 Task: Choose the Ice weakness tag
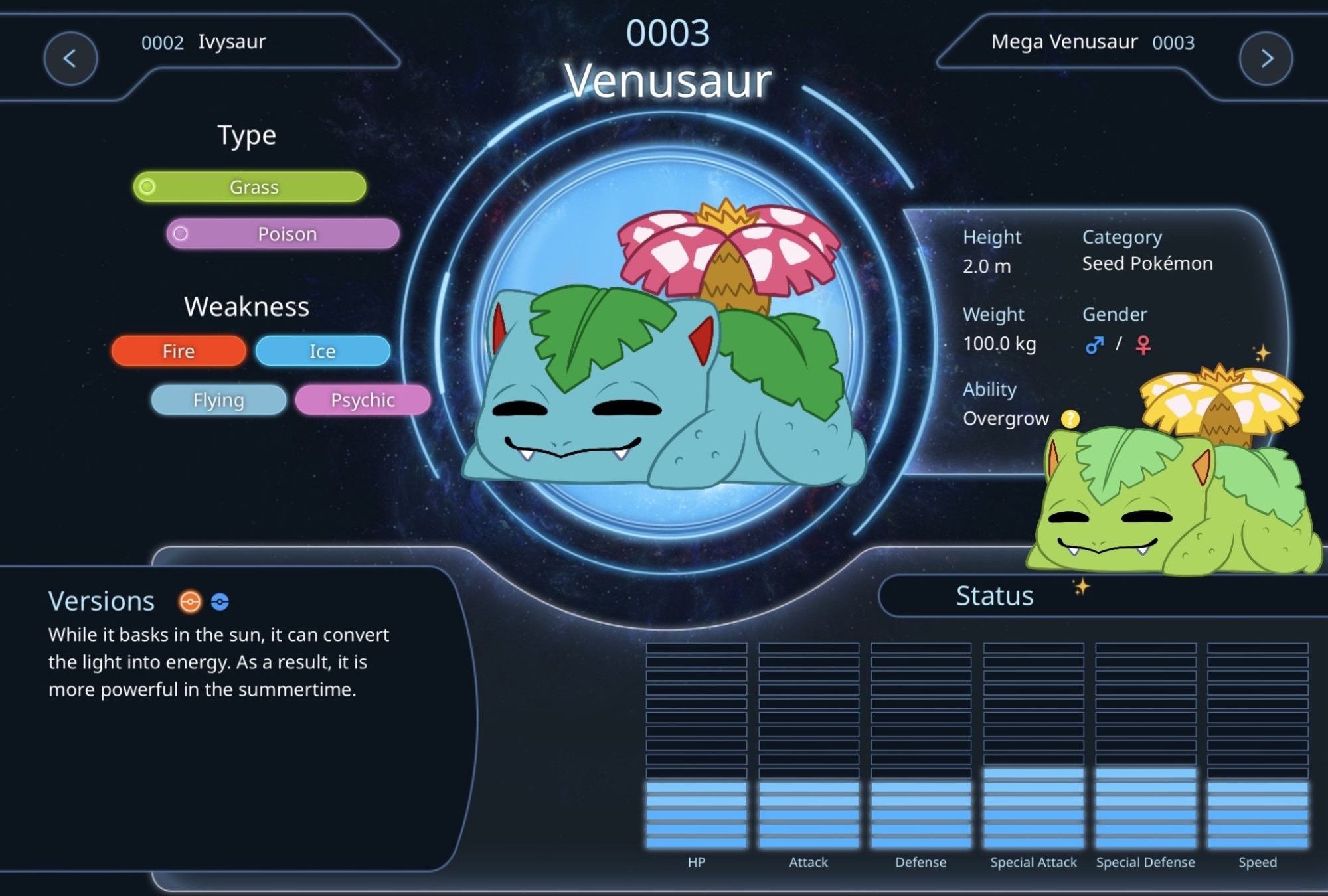pos(323,351)
